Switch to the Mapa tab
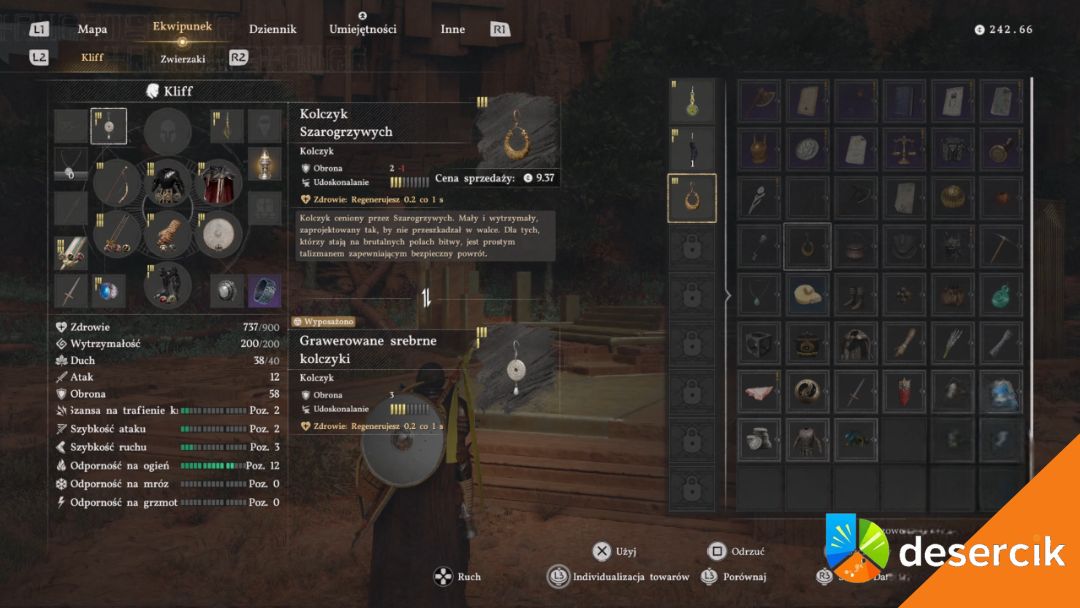This screenshot has height=608, width=1080. tap(92, 29)
